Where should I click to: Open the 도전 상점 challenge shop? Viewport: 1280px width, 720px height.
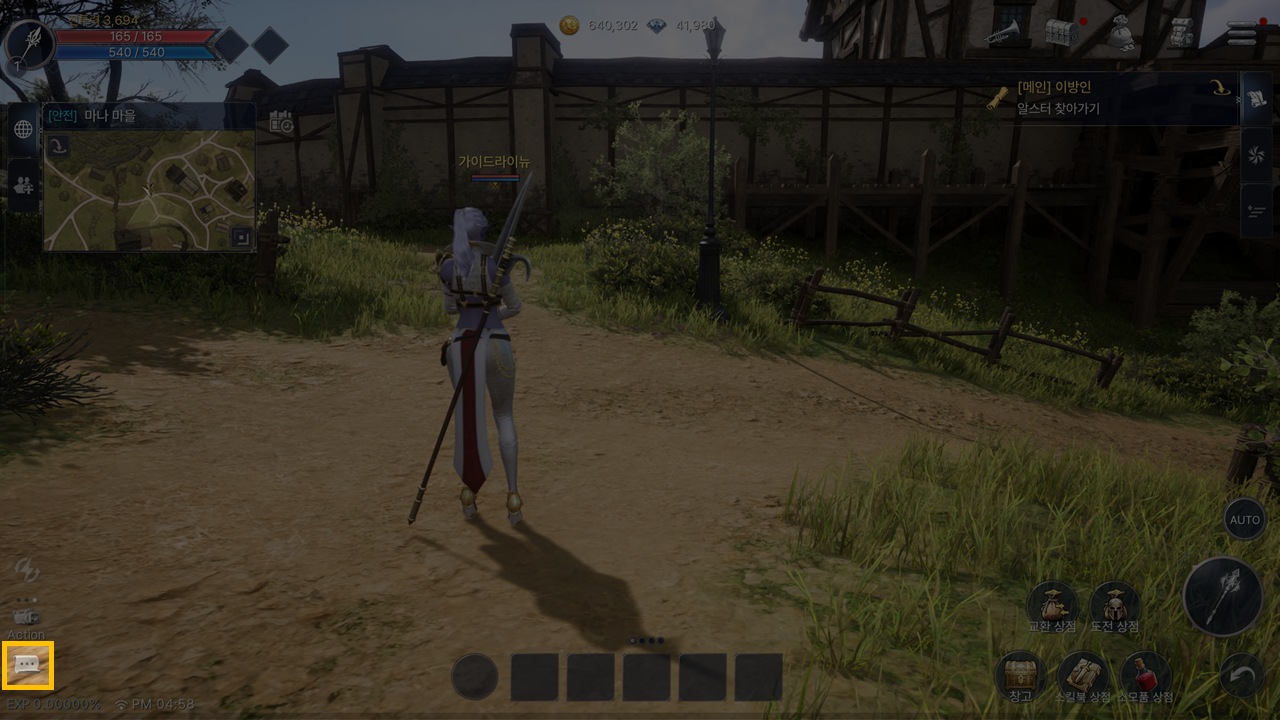pos(1115,607)
